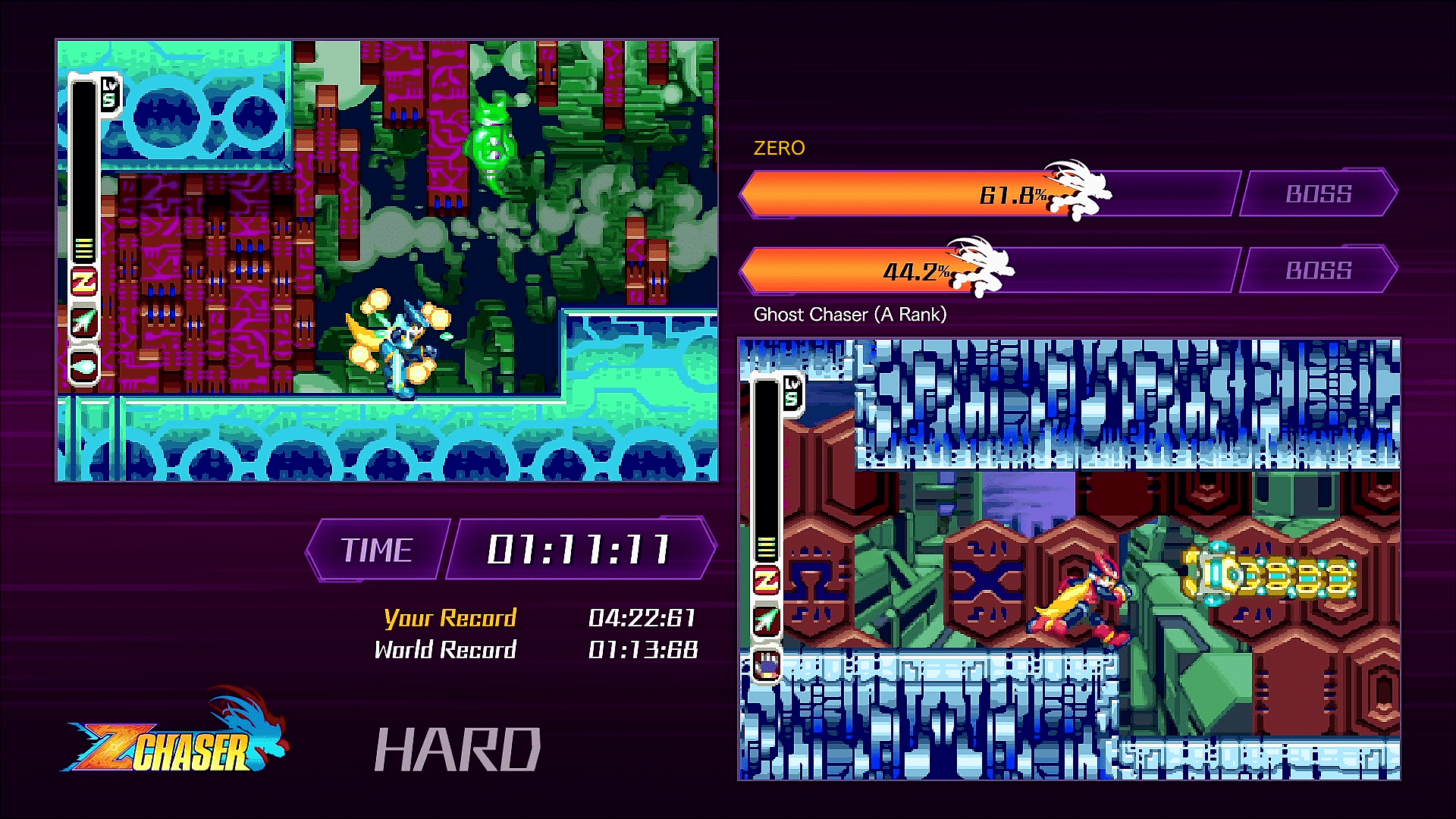Click the Z weapon icon in the right screen HUD
1456x819 pixels.
point(767,579)
